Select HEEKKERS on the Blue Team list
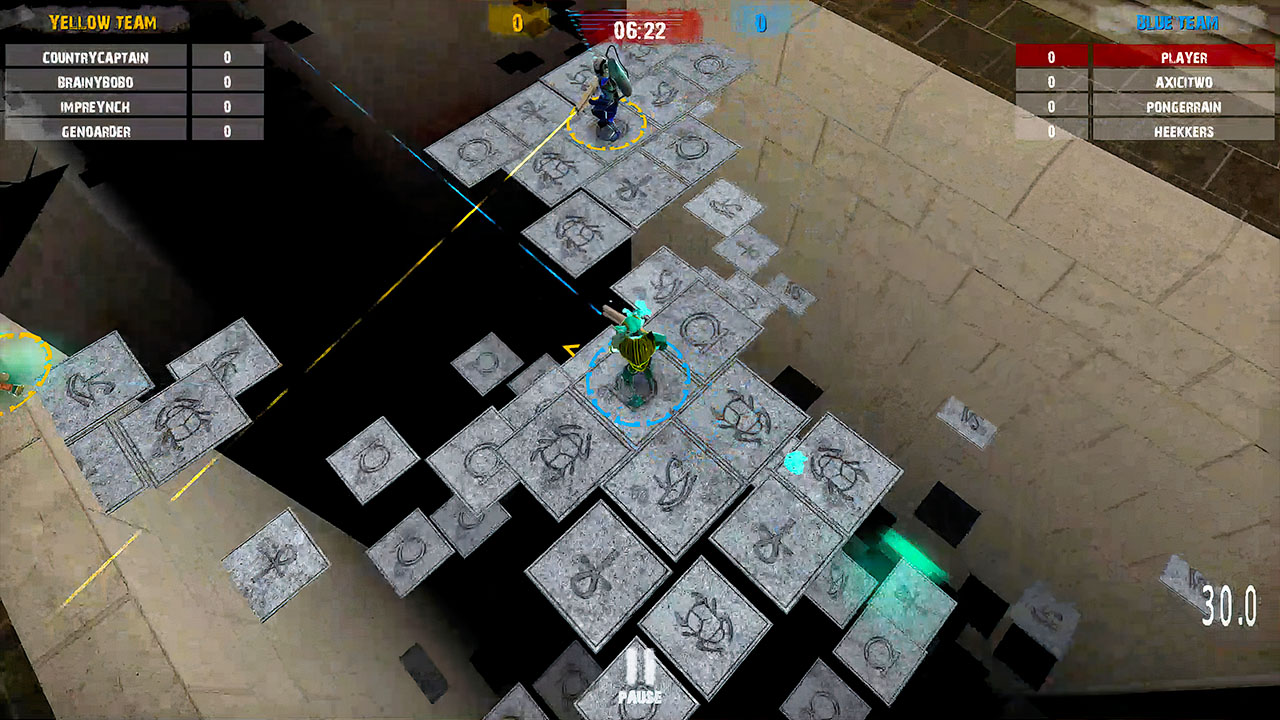1280x720 pixels. coord(1184,130)
